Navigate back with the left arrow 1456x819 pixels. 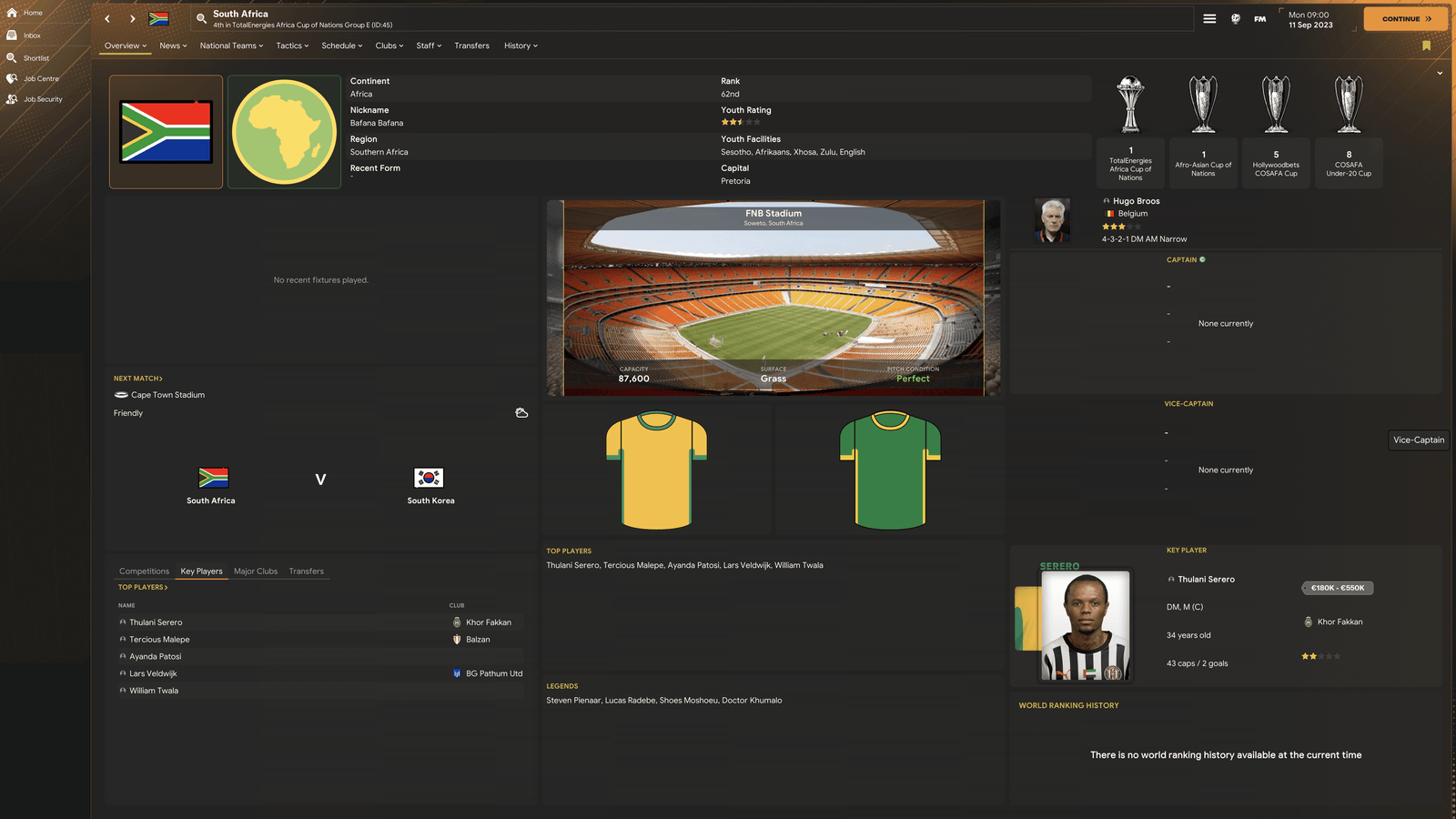pyautogui.click(x=107, y=18)
